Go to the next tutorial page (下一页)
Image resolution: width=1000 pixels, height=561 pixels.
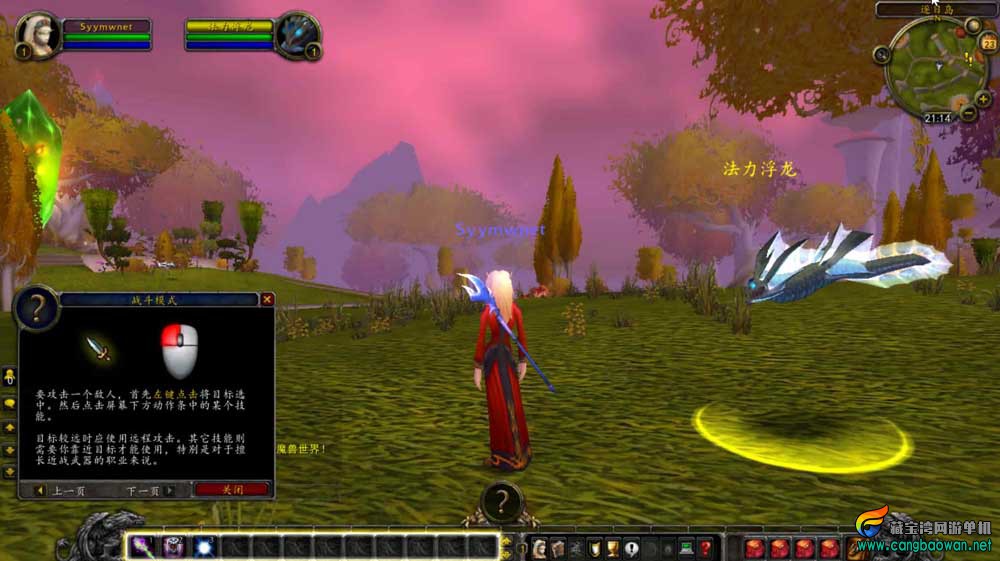click(149, 491)
